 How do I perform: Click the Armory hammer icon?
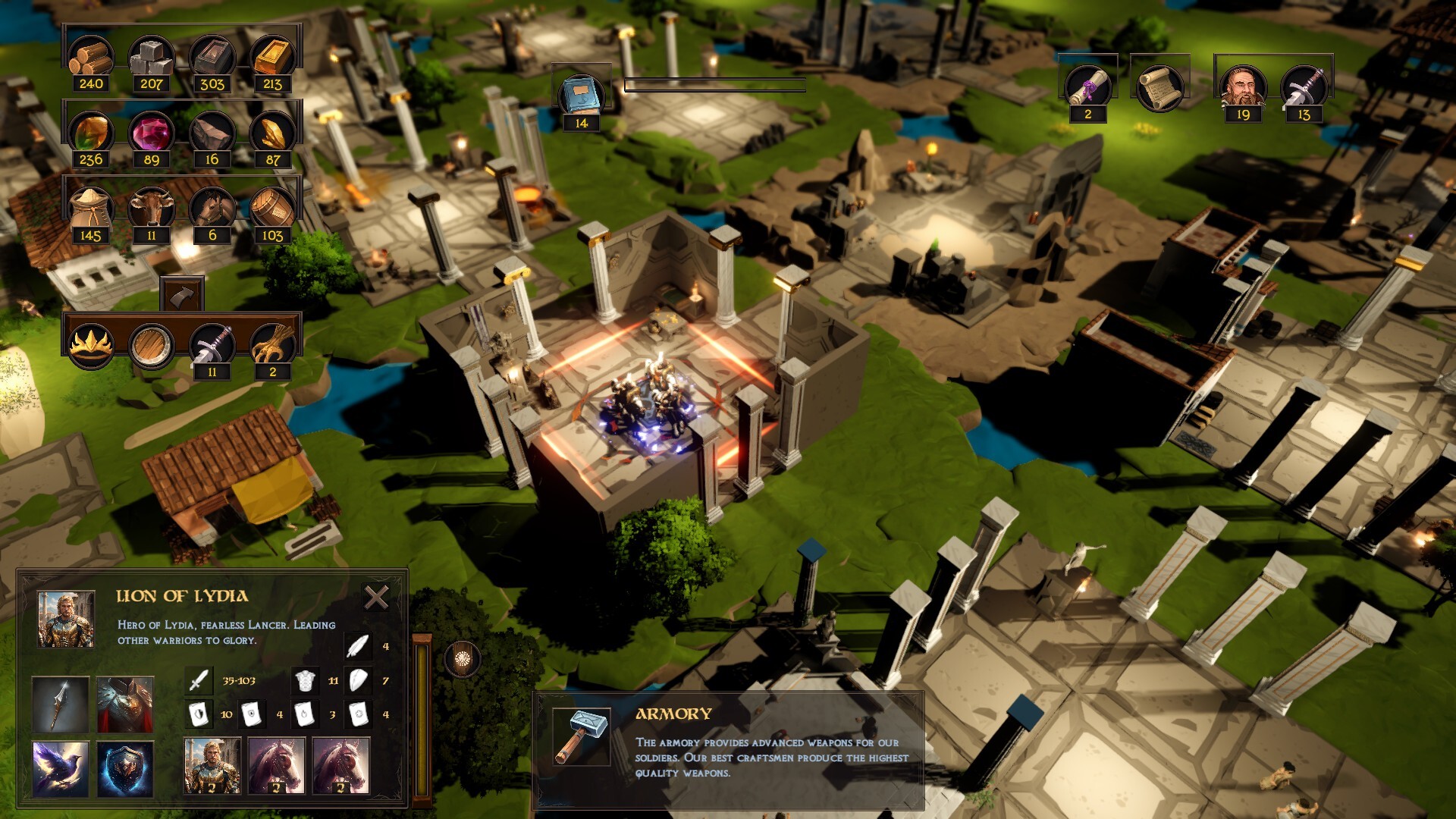pyautogui.click(x=582, y=736)
